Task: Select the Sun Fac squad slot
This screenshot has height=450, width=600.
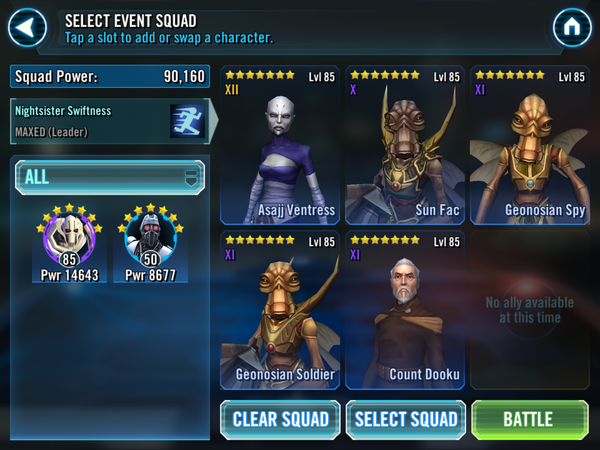Action: pyautogui.click(x=405, y=145)
